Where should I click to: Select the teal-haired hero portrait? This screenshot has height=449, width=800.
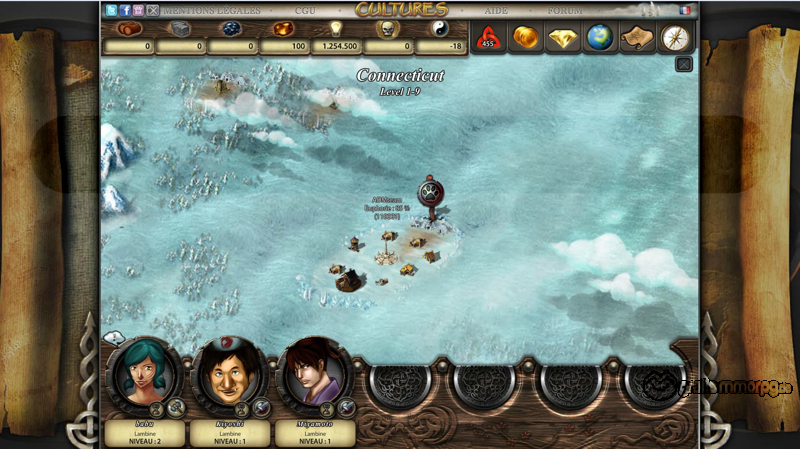pos(144,374)
